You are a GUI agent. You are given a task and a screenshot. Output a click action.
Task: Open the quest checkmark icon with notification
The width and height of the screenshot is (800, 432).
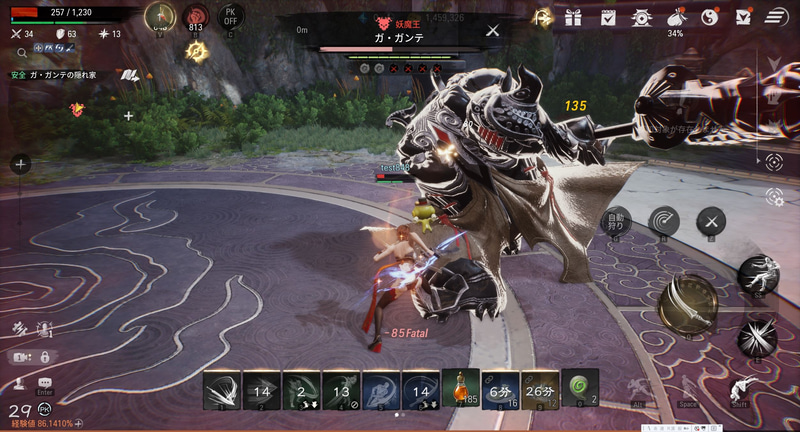tap(743, 17)
